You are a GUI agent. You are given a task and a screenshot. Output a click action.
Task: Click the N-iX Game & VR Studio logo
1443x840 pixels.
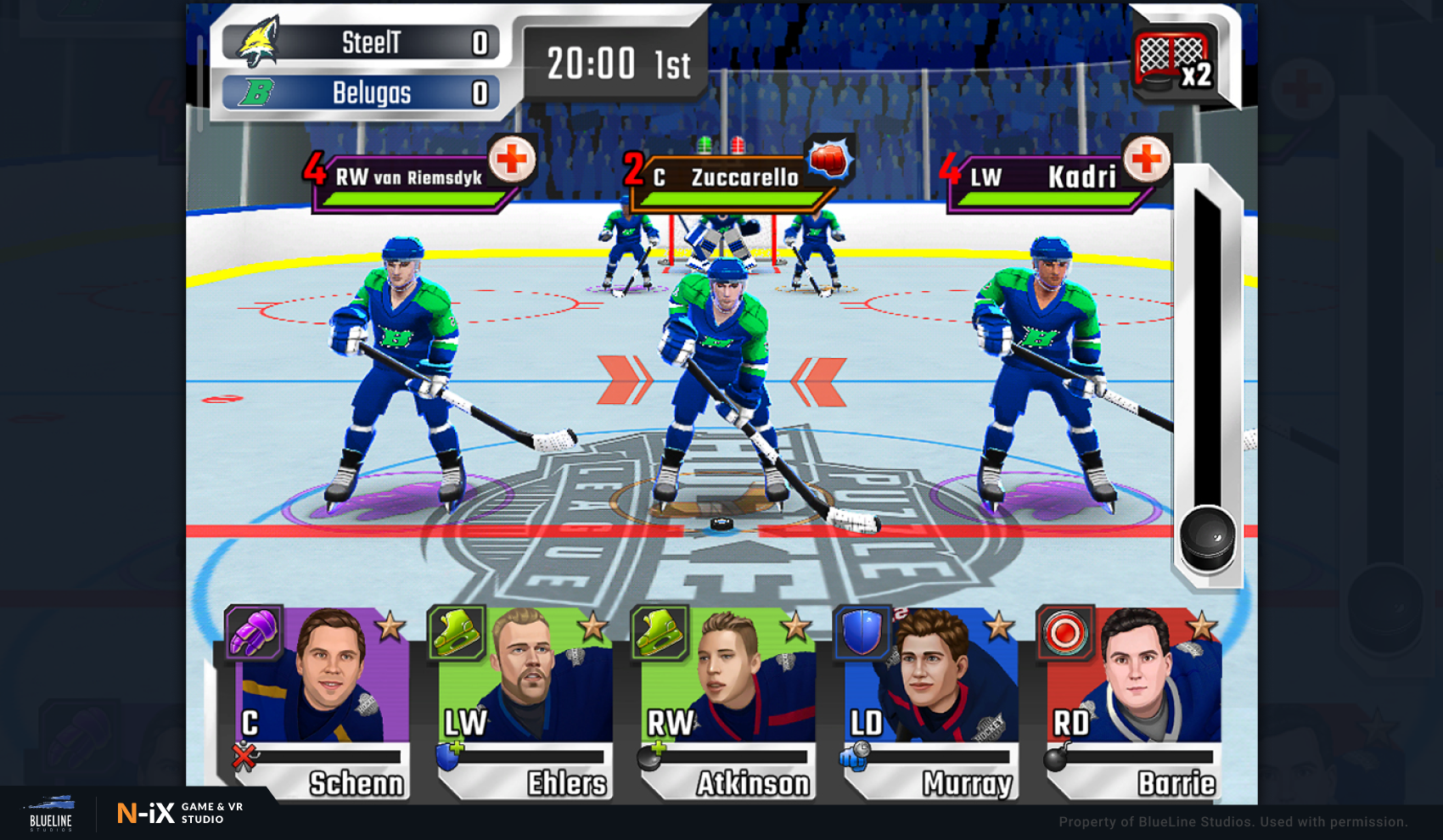coord(180,813)
